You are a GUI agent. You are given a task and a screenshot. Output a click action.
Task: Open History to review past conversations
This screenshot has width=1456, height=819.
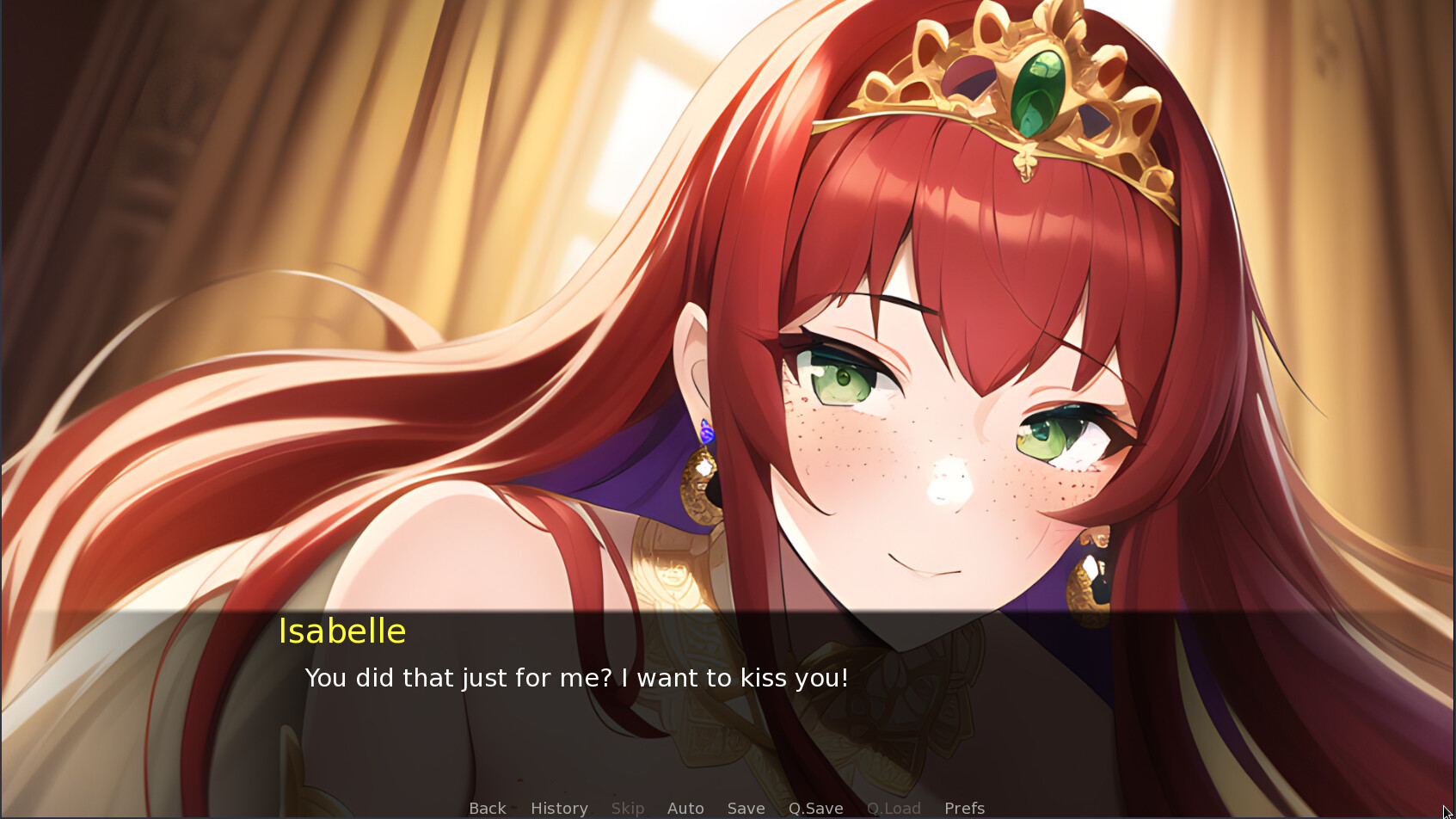click(559, 807)
